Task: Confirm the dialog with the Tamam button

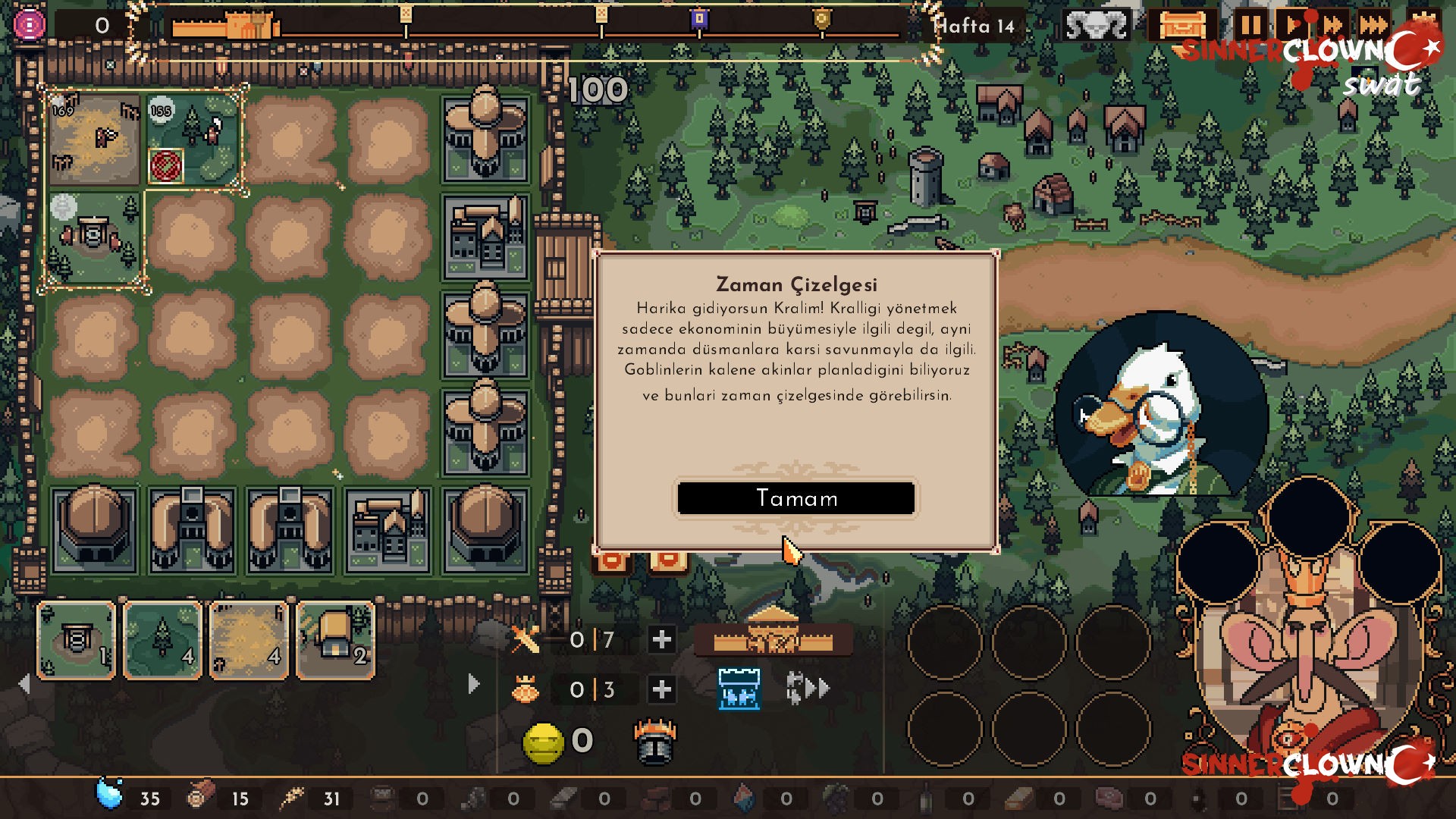Action: pyautogui.click(x=795, y=498)
